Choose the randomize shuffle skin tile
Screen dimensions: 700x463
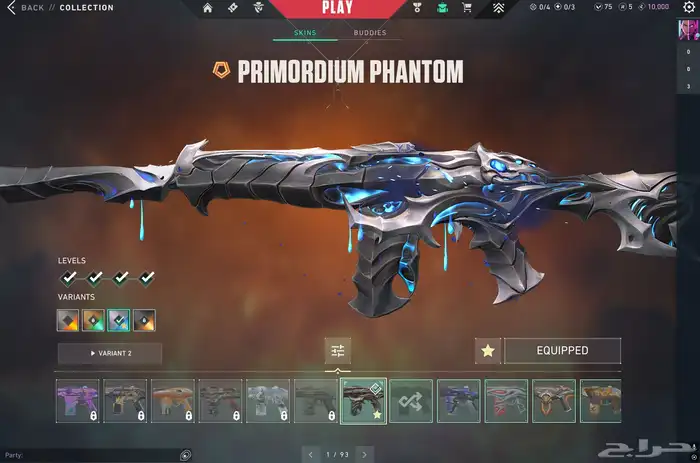411,401
